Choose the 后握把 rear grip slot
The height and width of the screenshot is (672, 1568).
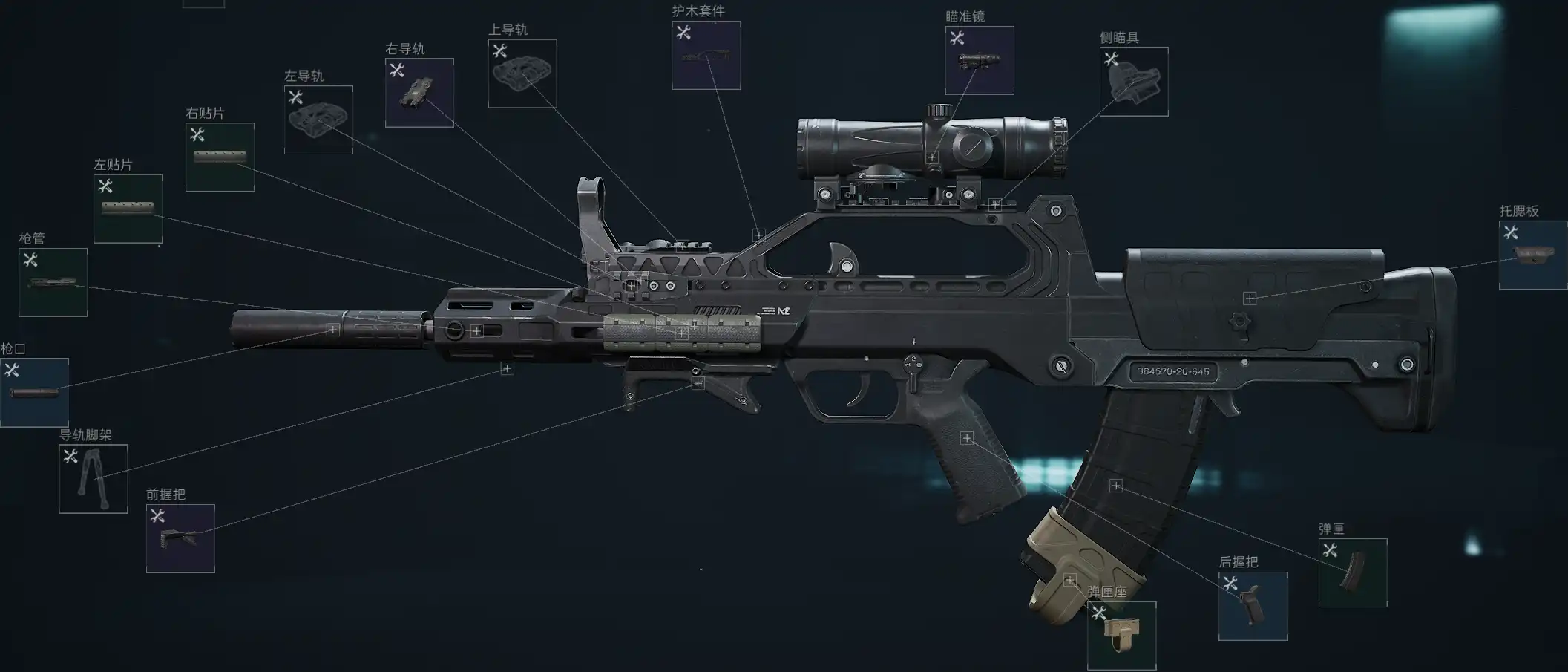tap(1253, 606)
